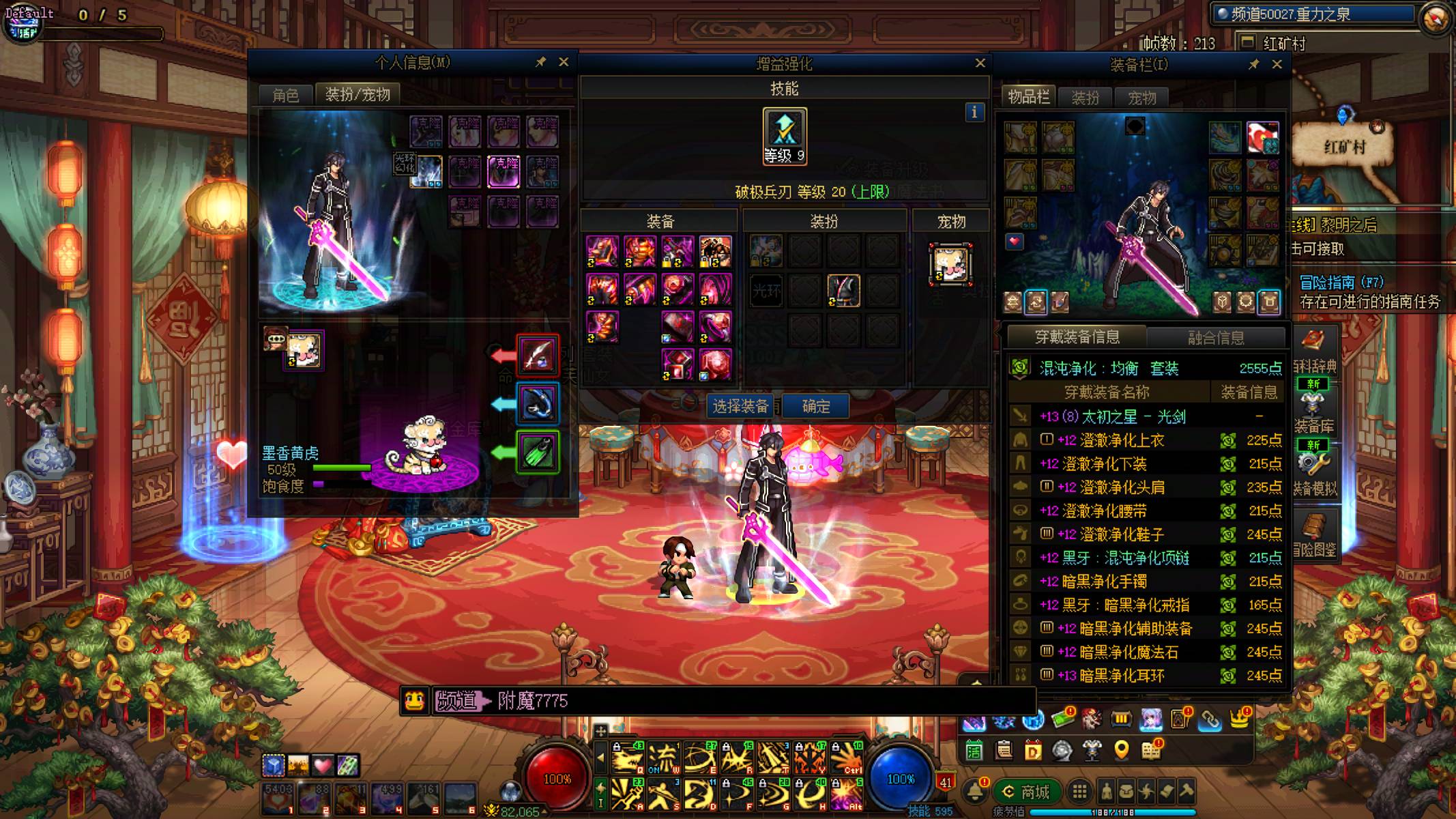The image size is (1456, 819).
Task: Click the blue info button
Action: pos(974,113)
